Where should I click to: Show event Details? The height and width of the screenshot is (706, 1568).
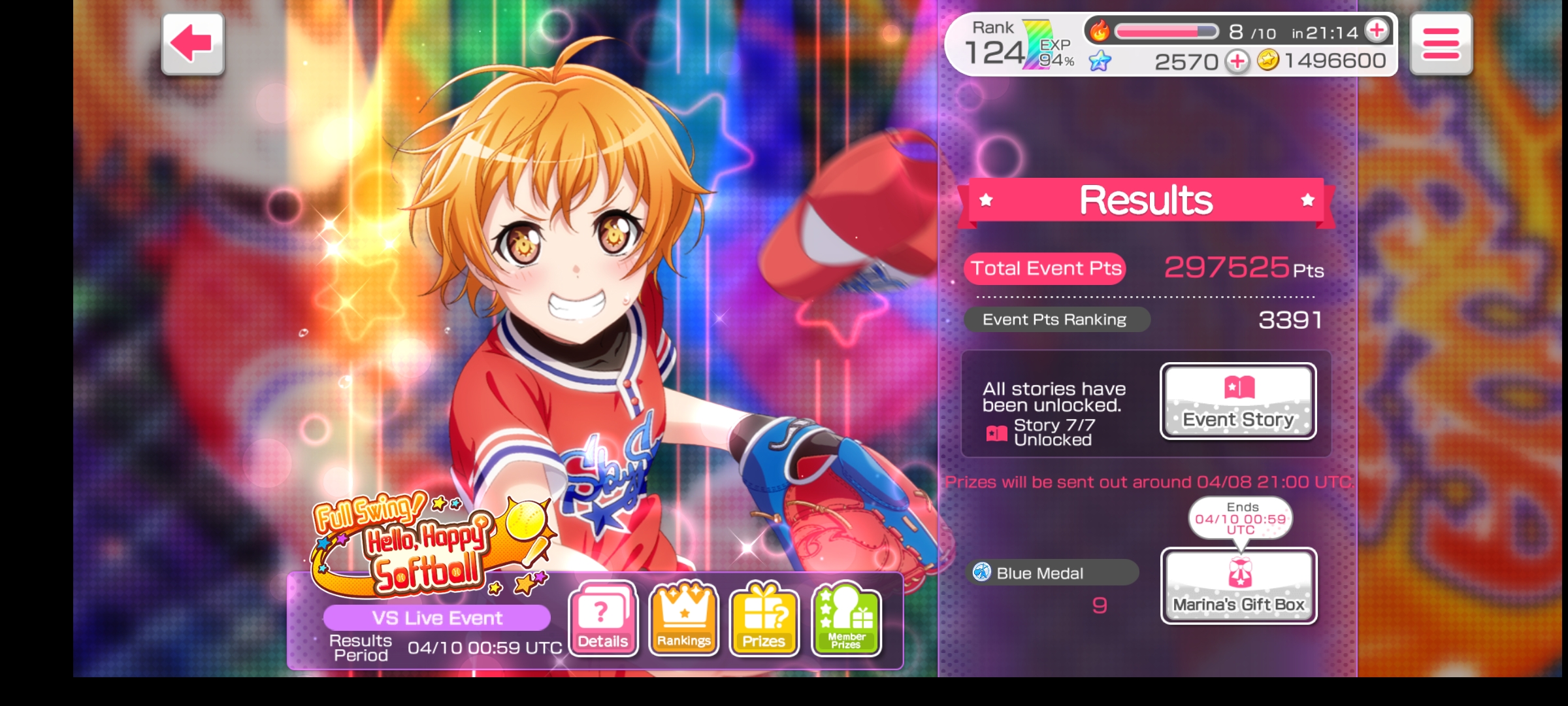(603, 618)
